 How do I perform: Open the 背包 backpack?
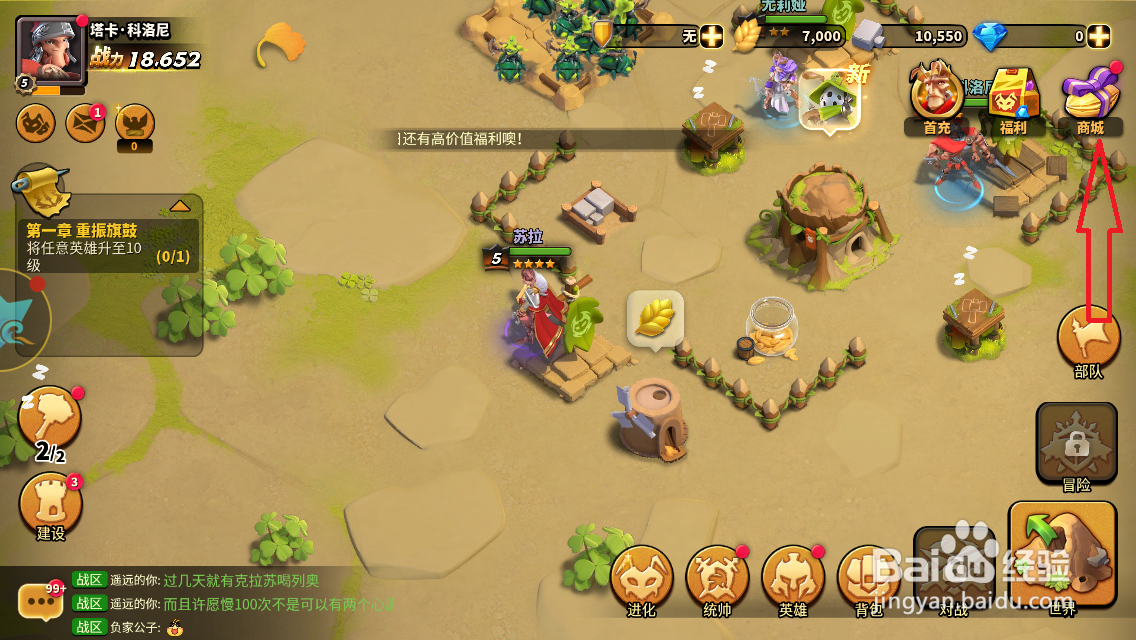click(x=866, y=578)
